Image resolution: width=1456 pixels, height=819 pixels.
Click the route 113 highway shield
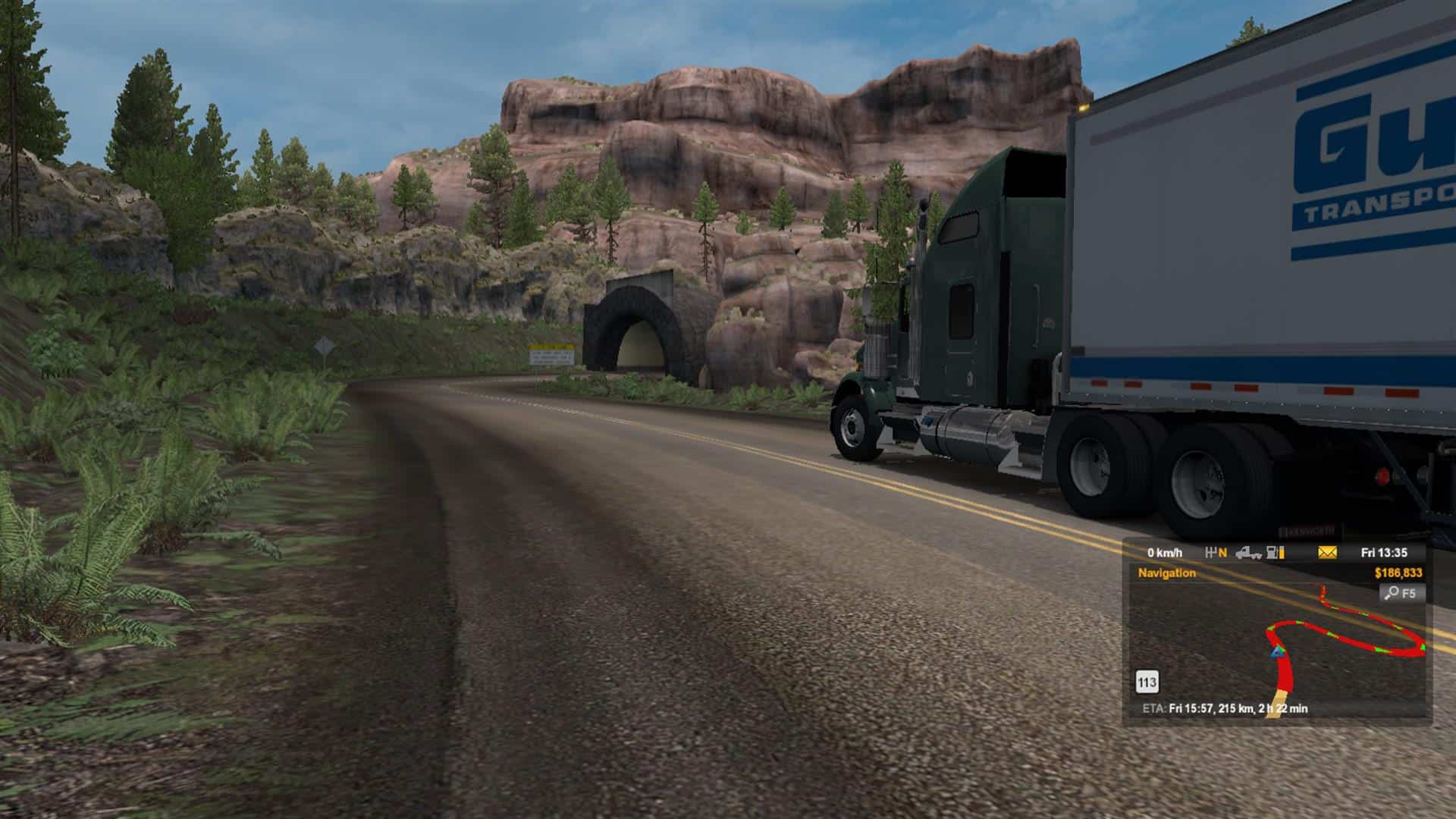pos(1147,682)
